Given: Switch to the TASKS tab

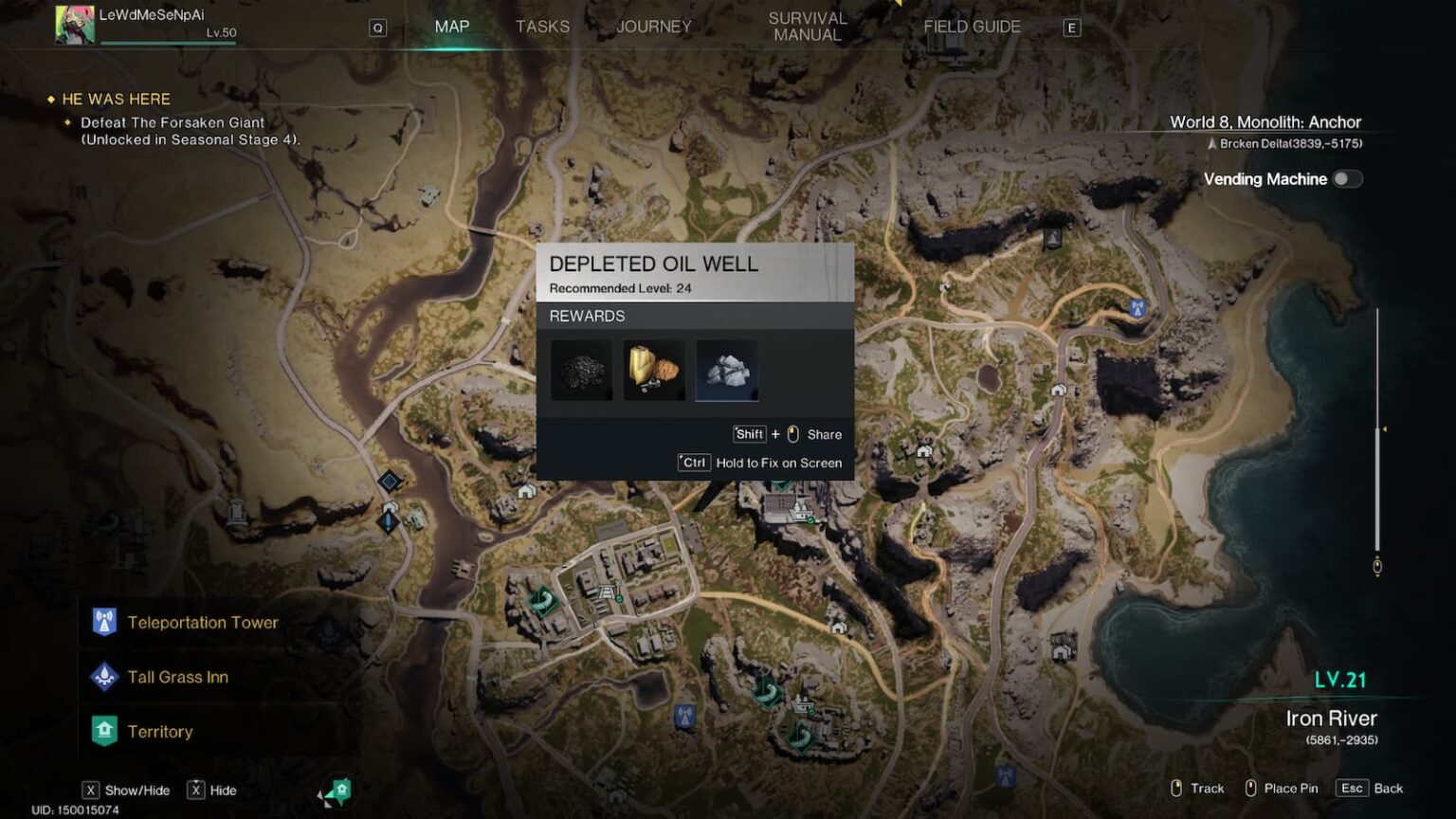Looking at the screenshot, I should [542, 27].
